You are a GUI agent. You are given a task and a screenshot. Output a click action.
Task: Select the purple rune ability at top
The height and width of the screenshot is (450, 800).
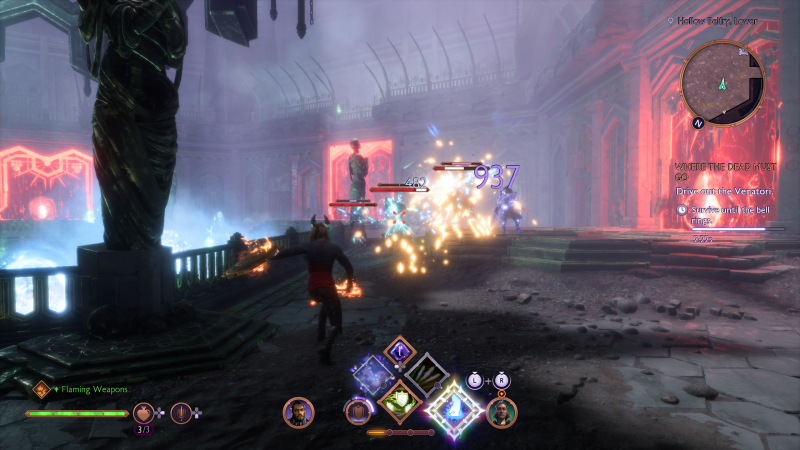click(x=400, y=352)
